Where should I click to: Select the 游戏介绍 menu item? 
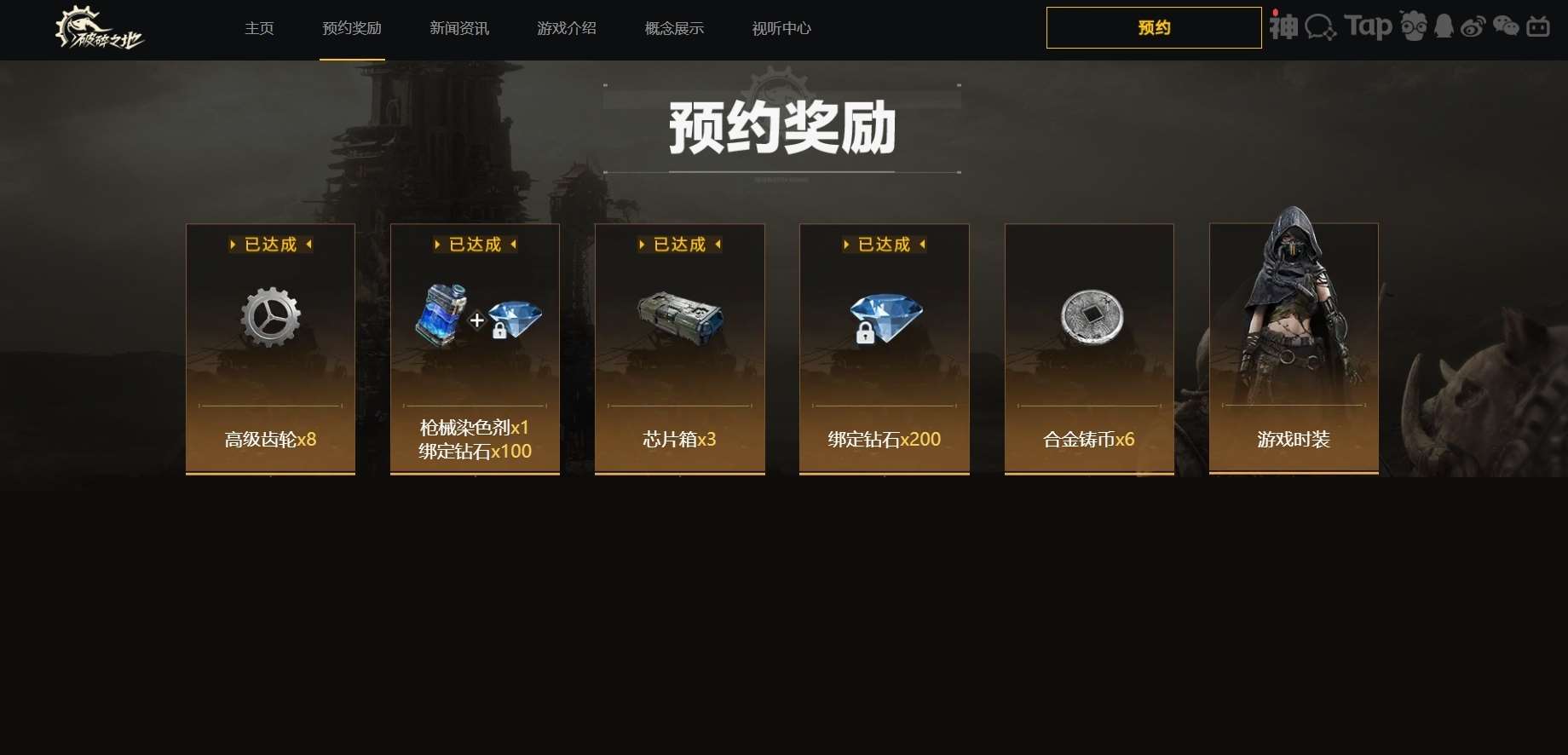(566, 28)
